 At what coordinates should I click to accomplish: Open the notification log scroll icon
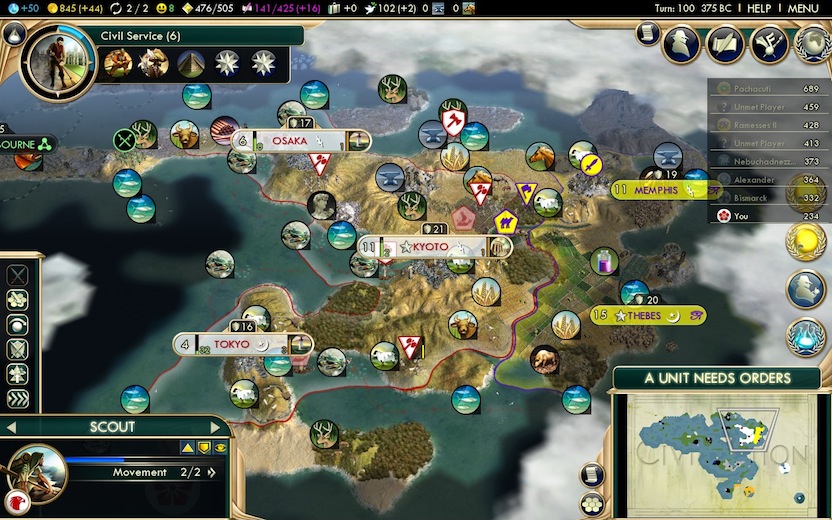[x=647, y=34]
